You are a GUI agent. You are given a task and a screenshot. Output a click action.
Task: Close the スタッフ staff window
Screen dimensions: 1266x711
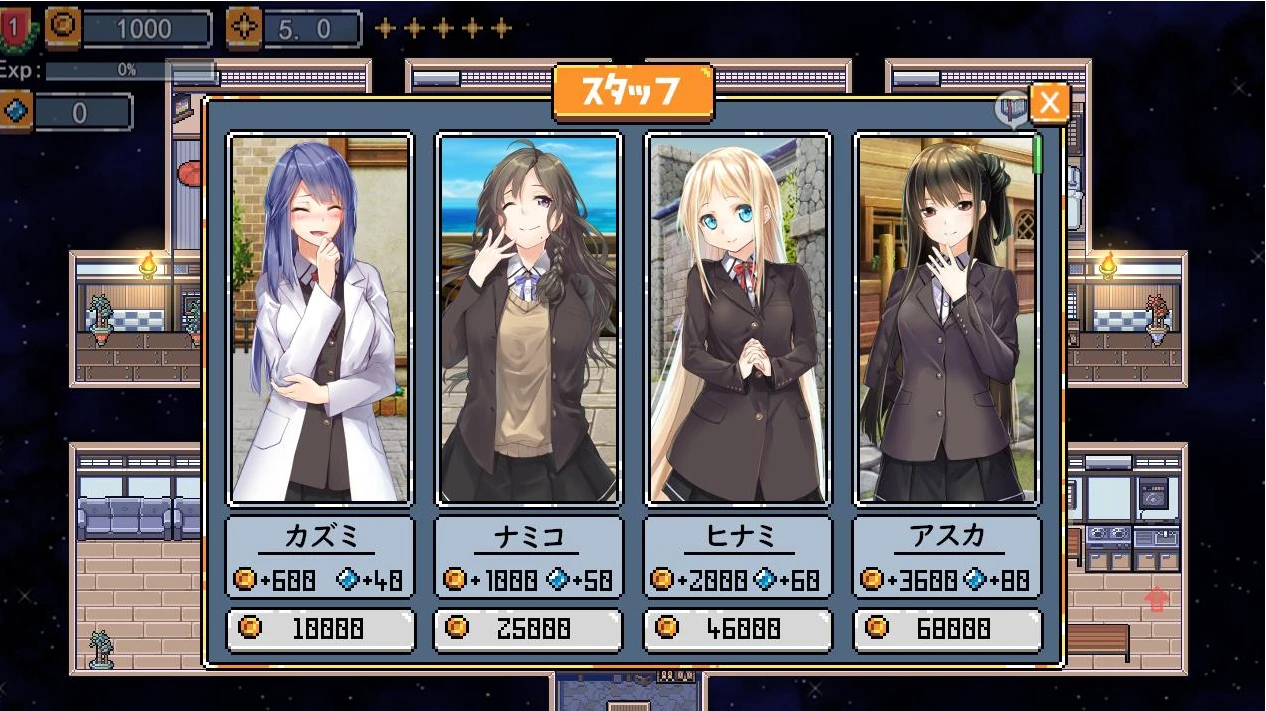pos(1049,102)
